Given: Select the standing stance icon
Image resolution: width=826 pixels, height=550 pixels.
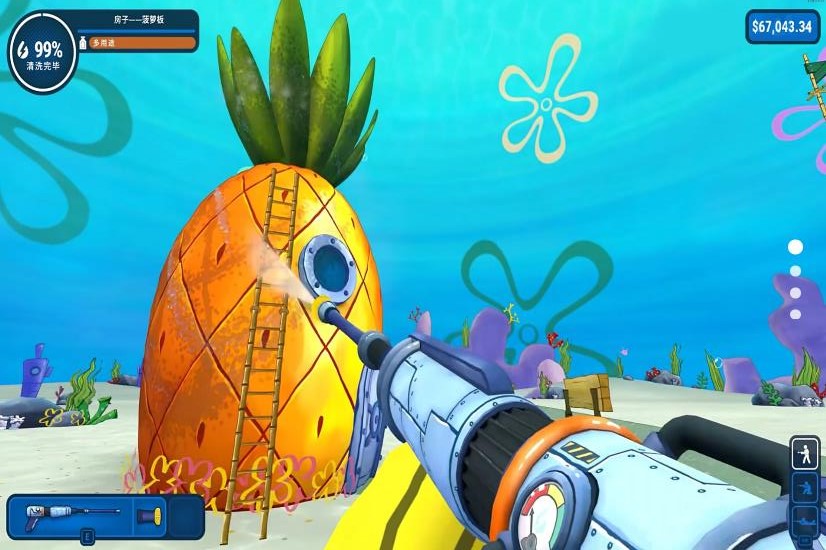Looking at the screenshot, I should (804, 455).
